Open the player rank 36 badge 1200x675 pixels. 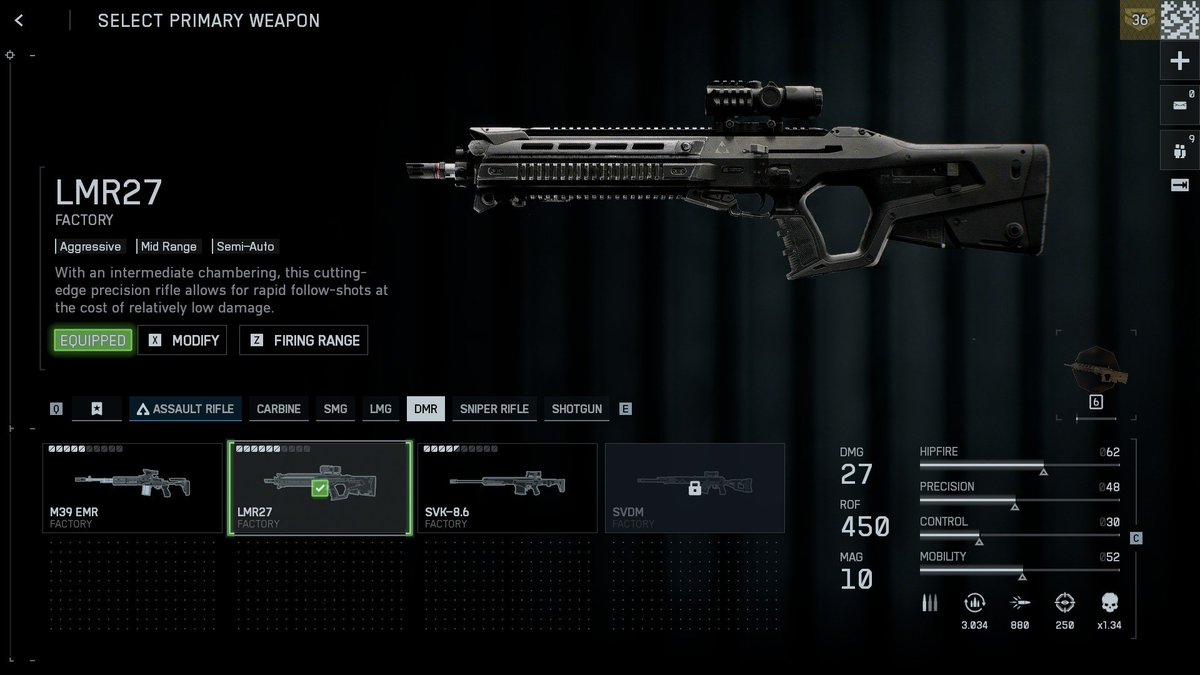[x=1139, y=19]
